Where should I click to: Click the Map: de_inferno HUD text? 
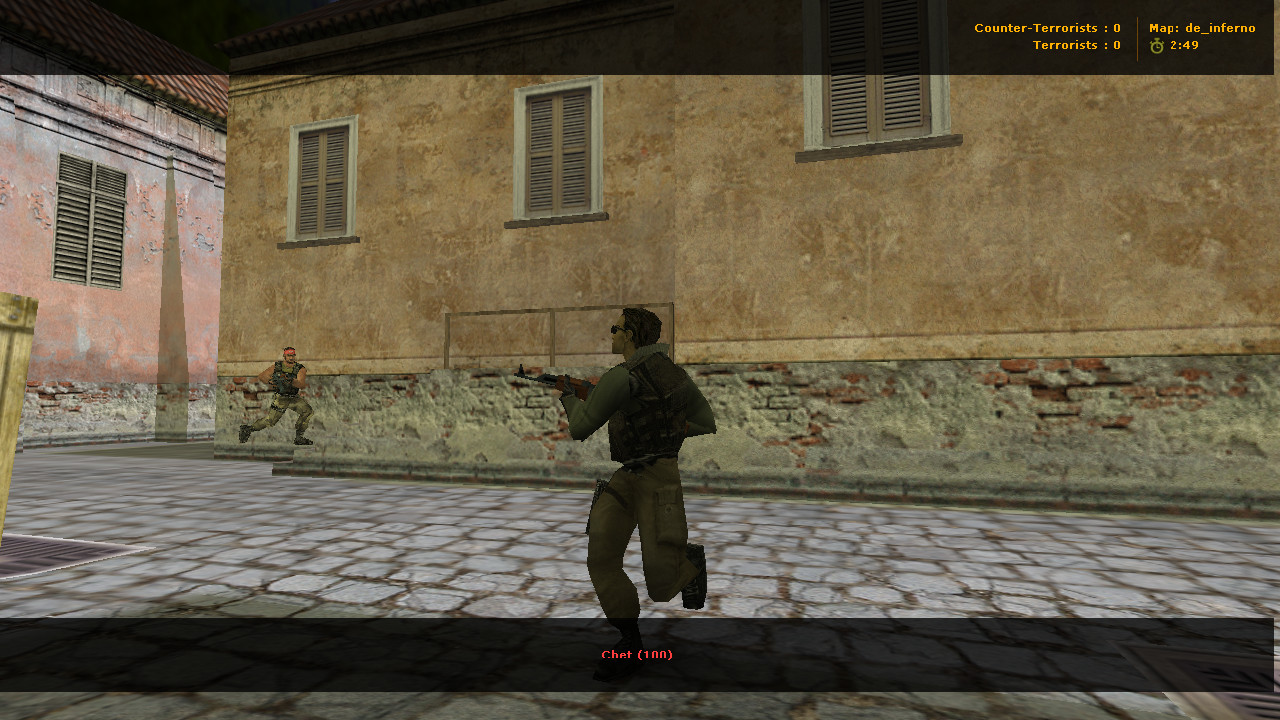tap(1201, 28)
